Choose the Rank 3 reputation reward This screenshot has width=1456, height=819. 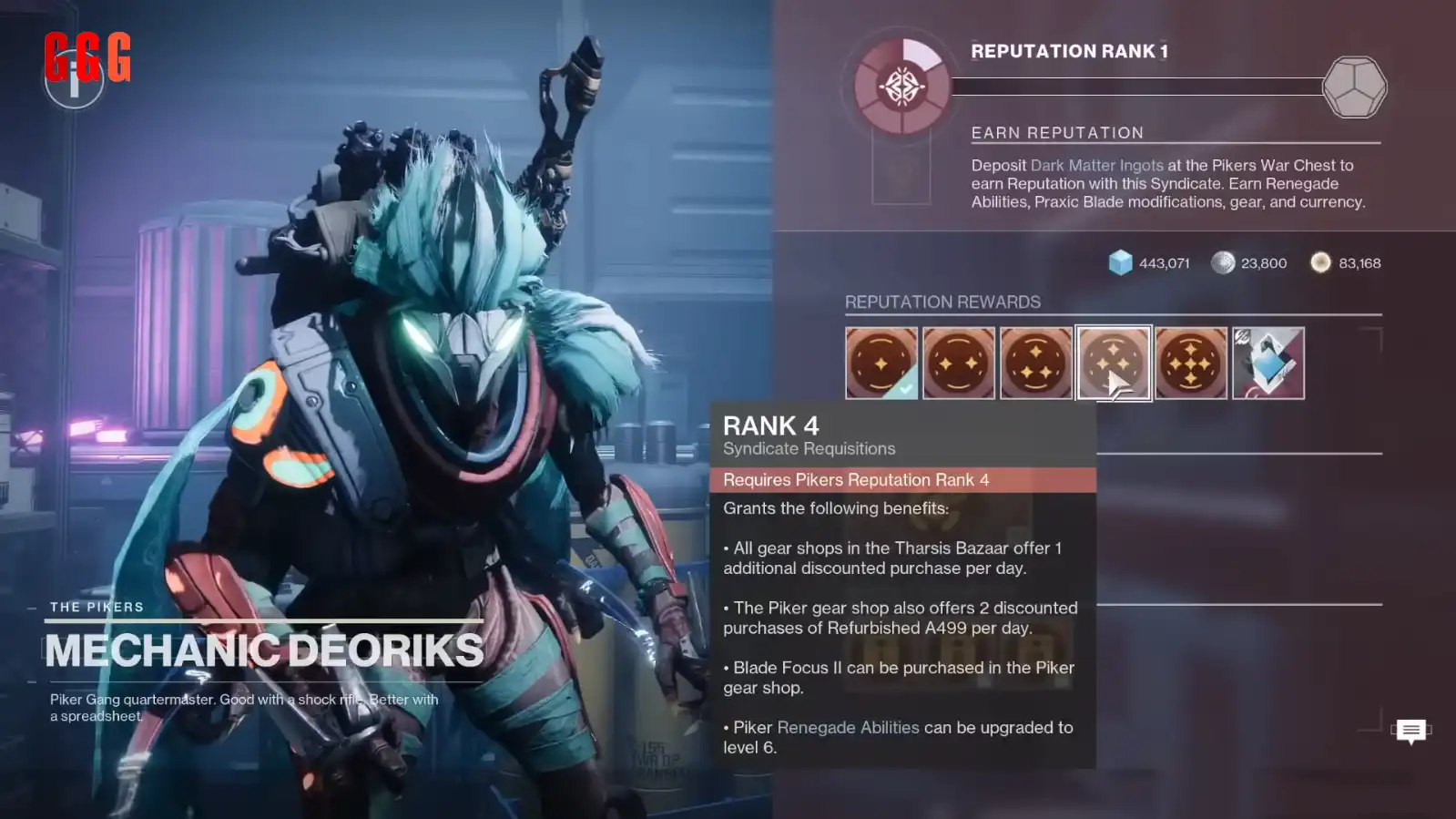point(1035,363)
